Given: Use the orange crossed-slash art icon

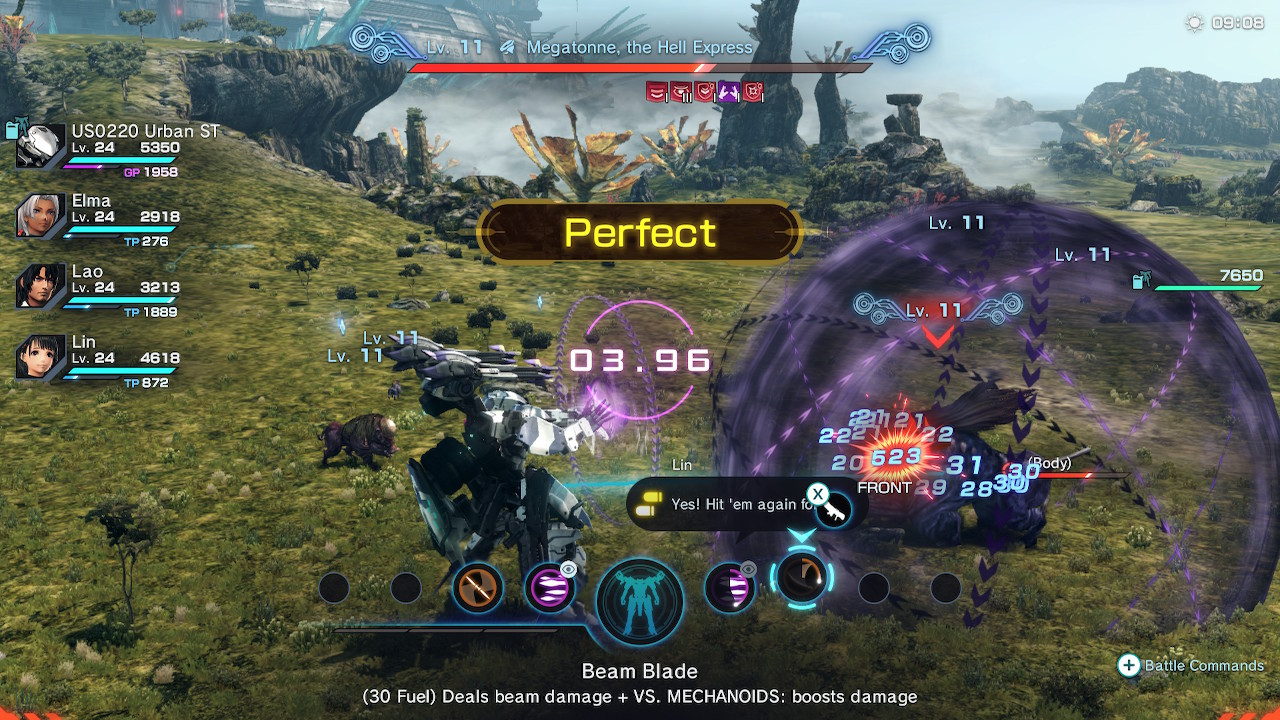Looking at the screenshot, I should (x=477, y=588).
